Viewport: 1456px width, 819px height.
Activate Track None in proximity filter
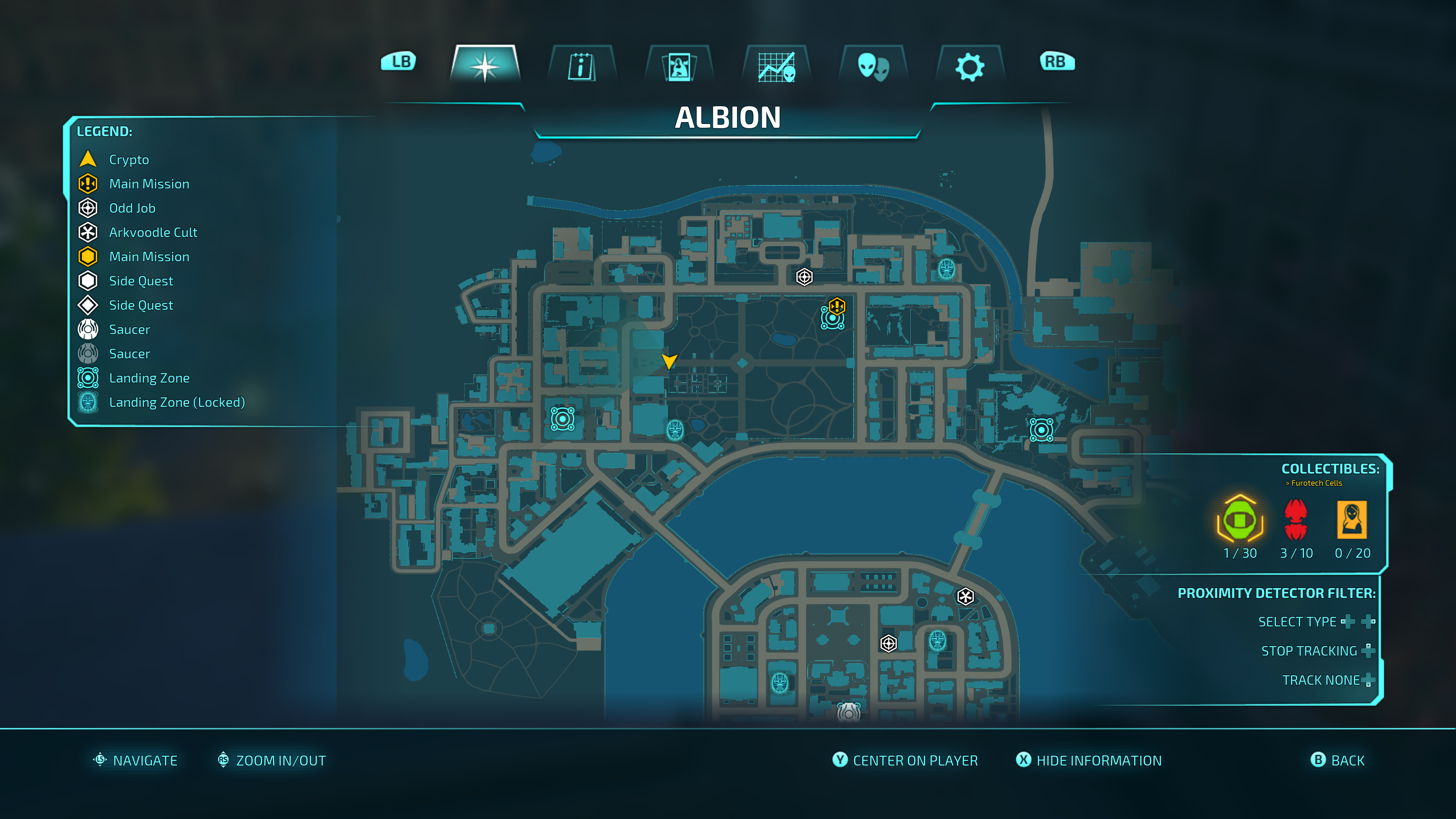[1320, 680]
